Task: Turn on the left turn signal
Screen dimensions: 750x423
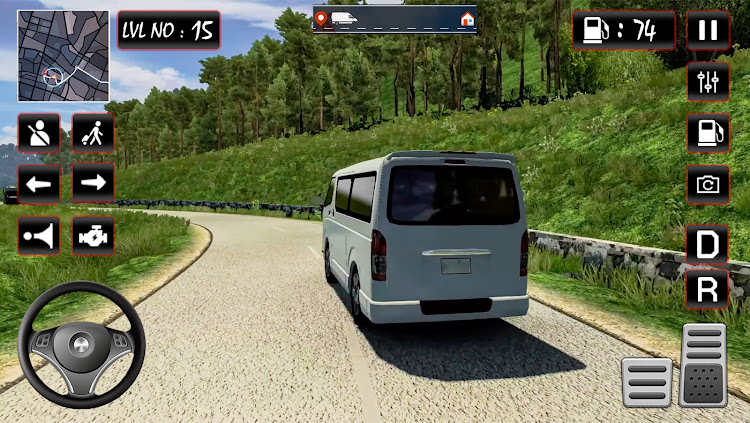Action: [x=39, y=184]
